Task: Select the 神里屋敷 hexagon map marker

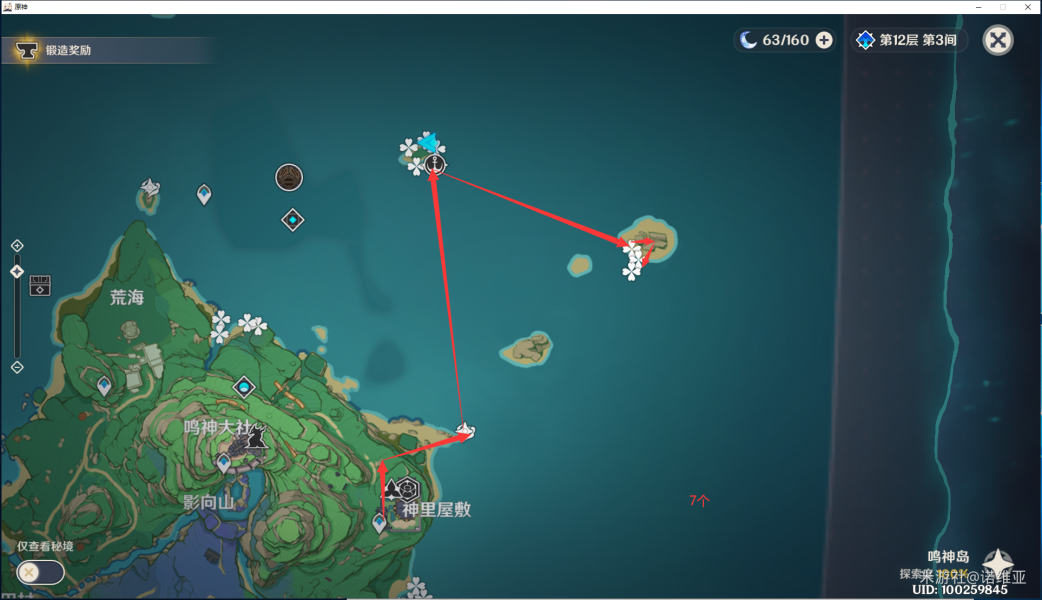Action: click(407, 489)
